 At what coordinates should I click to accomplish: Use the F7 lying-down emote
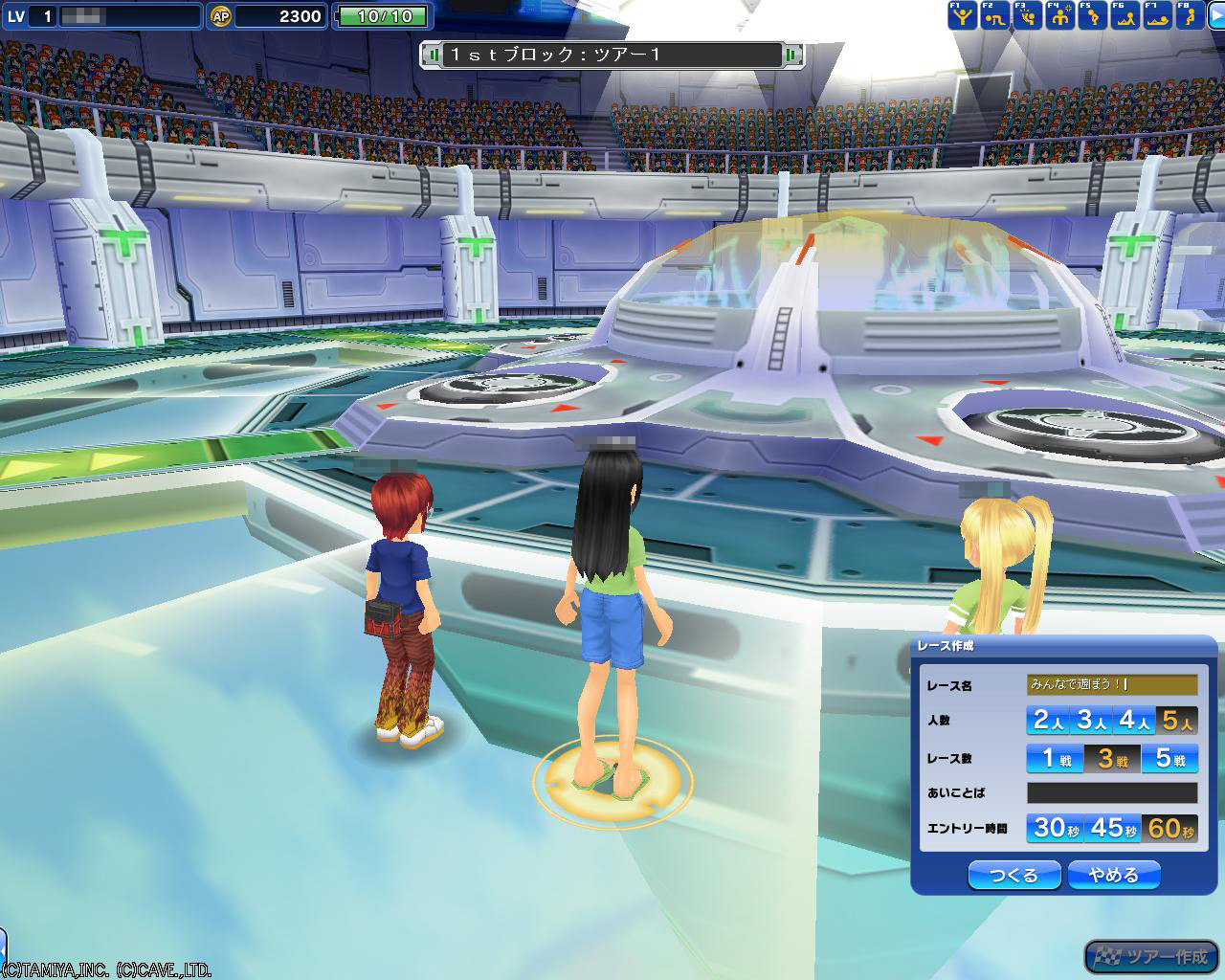click(x=1157, y=15)
